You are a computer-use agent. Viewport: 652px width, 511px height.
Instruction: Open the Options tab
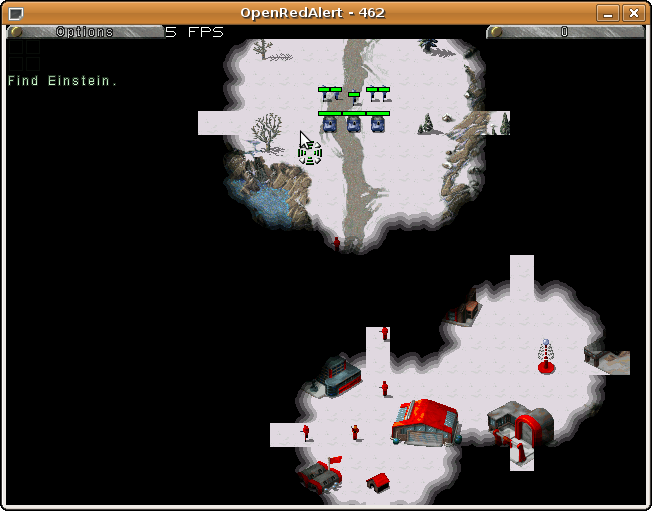(85, 32)
